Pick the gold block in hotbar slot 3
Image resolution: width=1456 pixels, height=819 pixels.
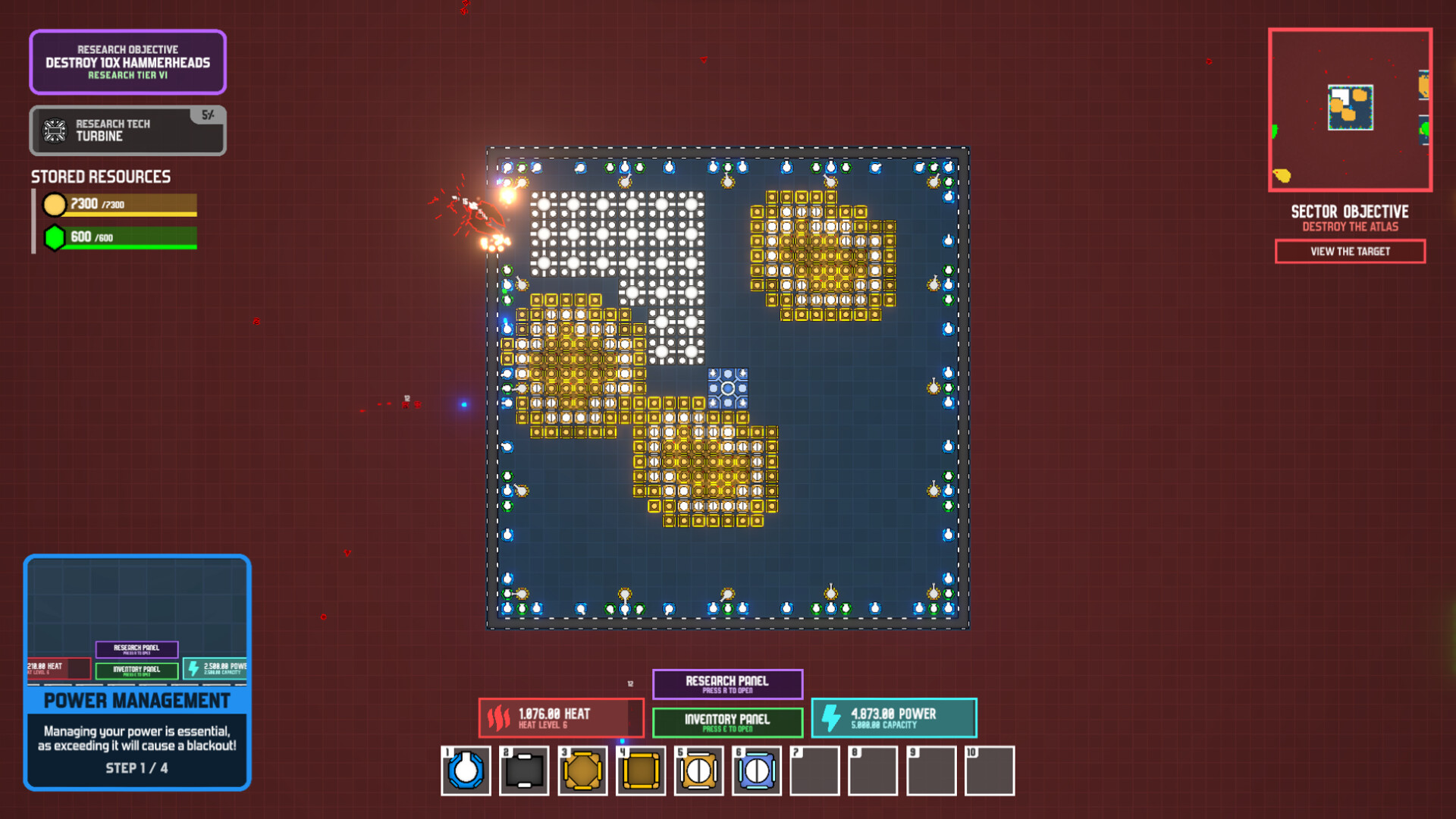click(582, 770)
